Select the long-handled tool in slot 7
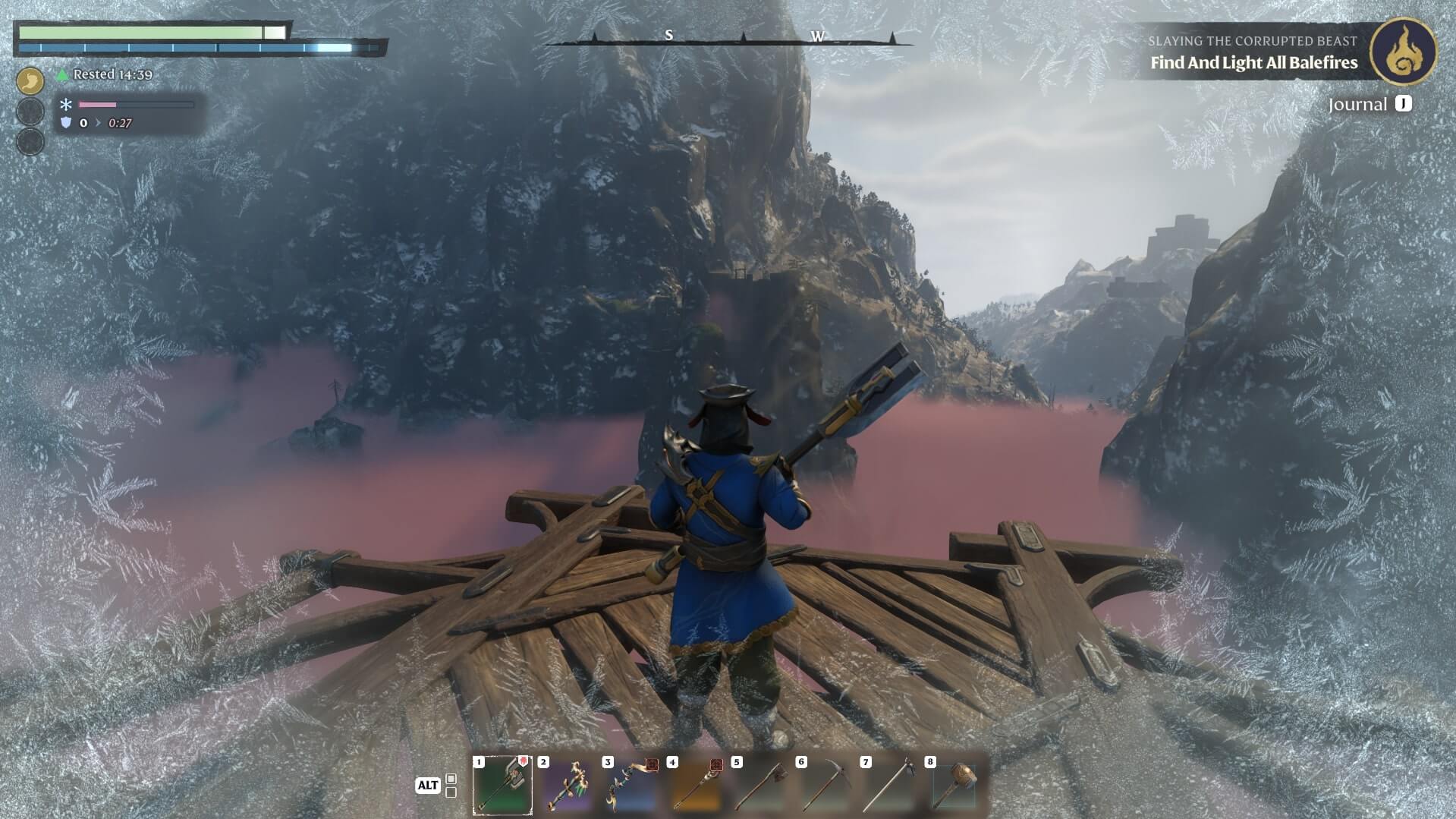1456x819 pixels. (889, 785)
